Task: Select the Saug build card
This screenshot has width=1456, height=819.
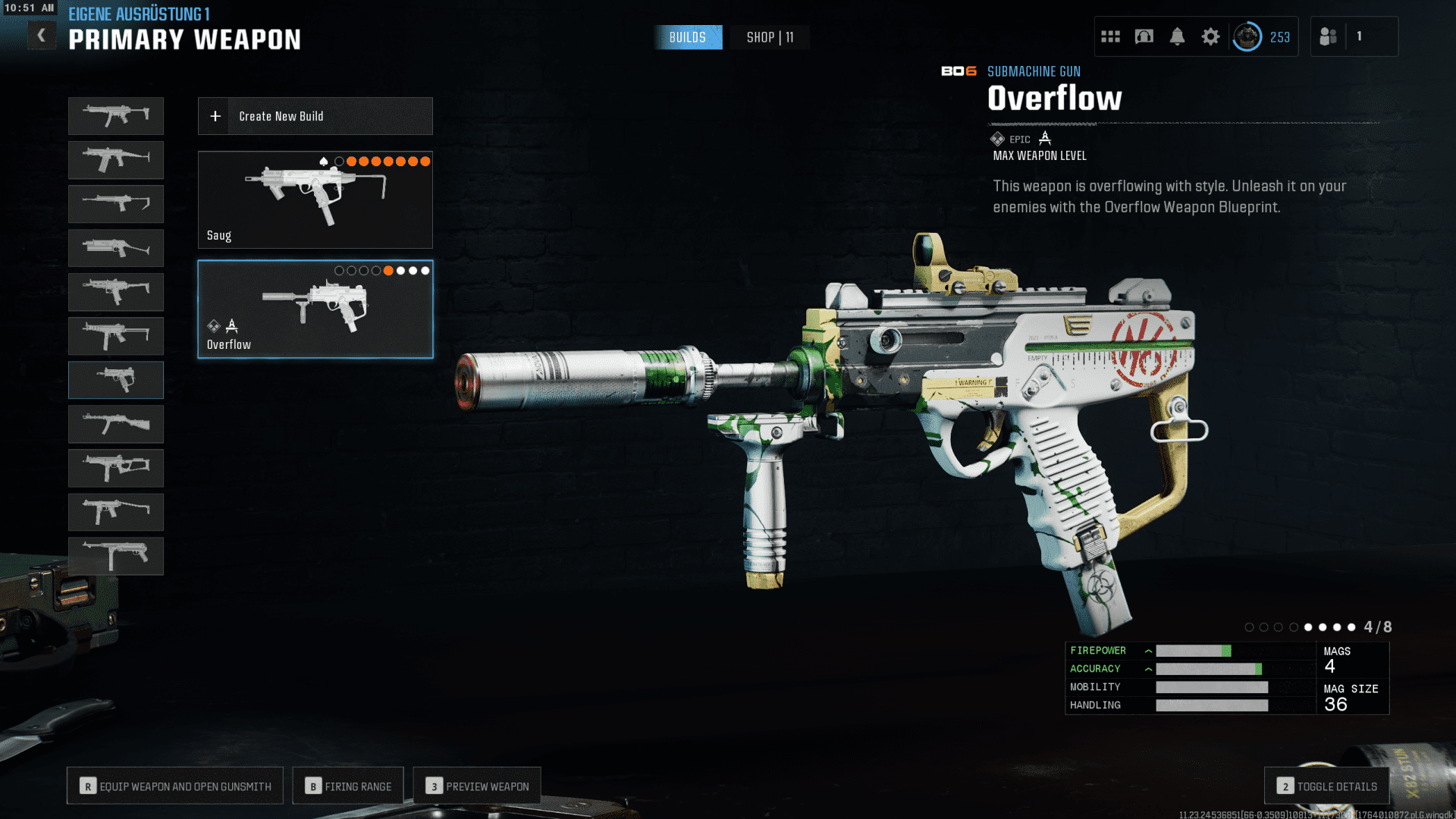Action: [315, 199]
